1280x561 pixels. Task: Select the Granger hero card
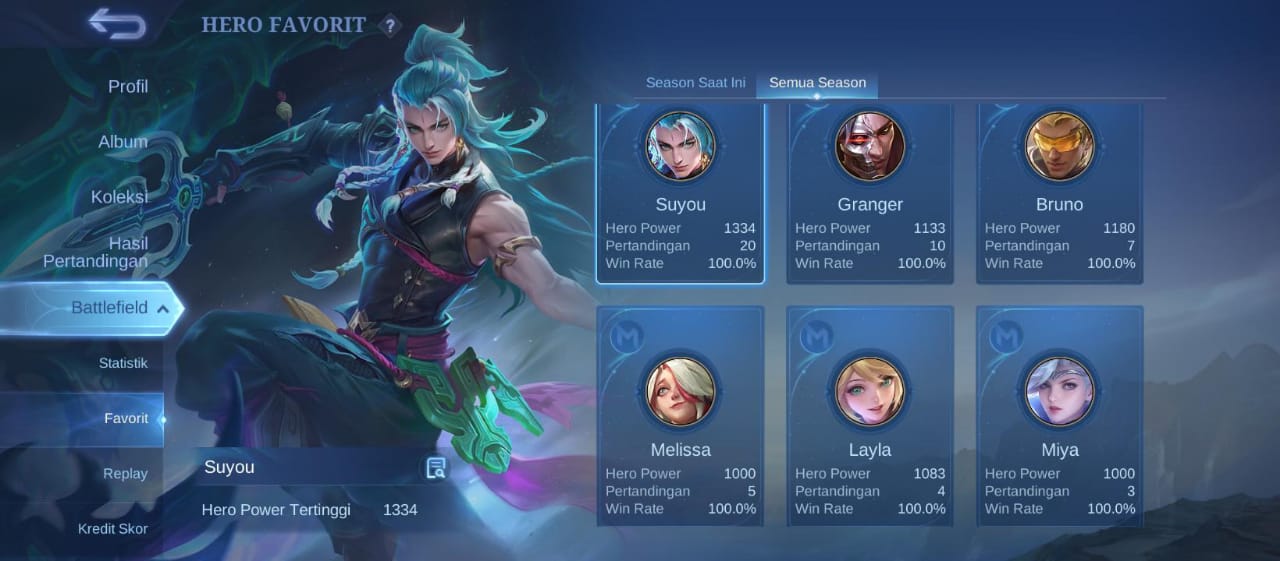(870, 194)
